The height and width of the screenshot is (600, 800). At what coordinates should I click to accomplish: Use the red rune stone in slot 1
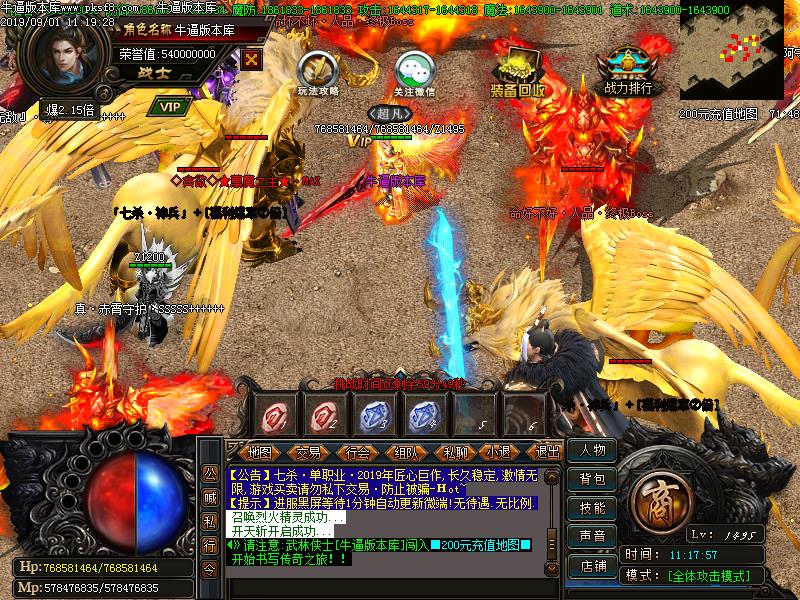tap(275, 414)
